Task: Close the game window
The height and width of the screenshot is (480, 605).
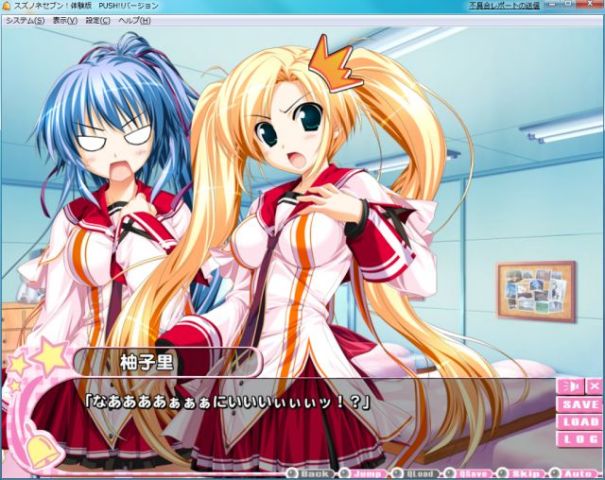Action: click(x=595, y=6)
